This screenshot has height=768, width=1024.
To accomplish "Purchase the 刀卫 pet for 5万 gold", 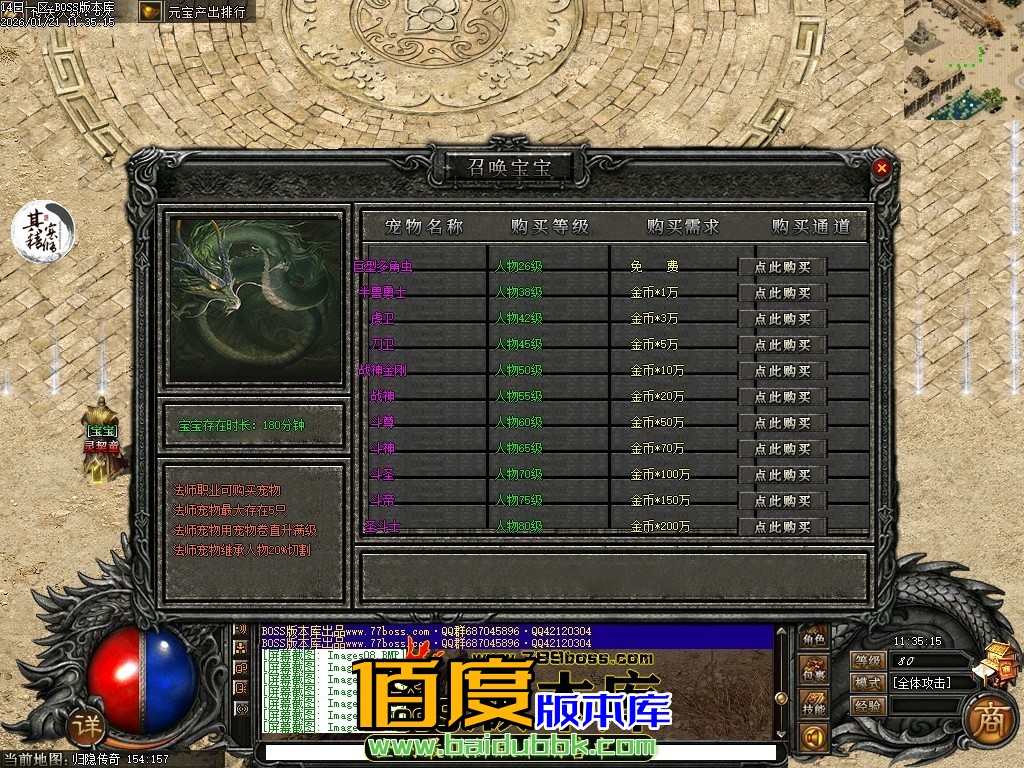I will pos(782,345).
